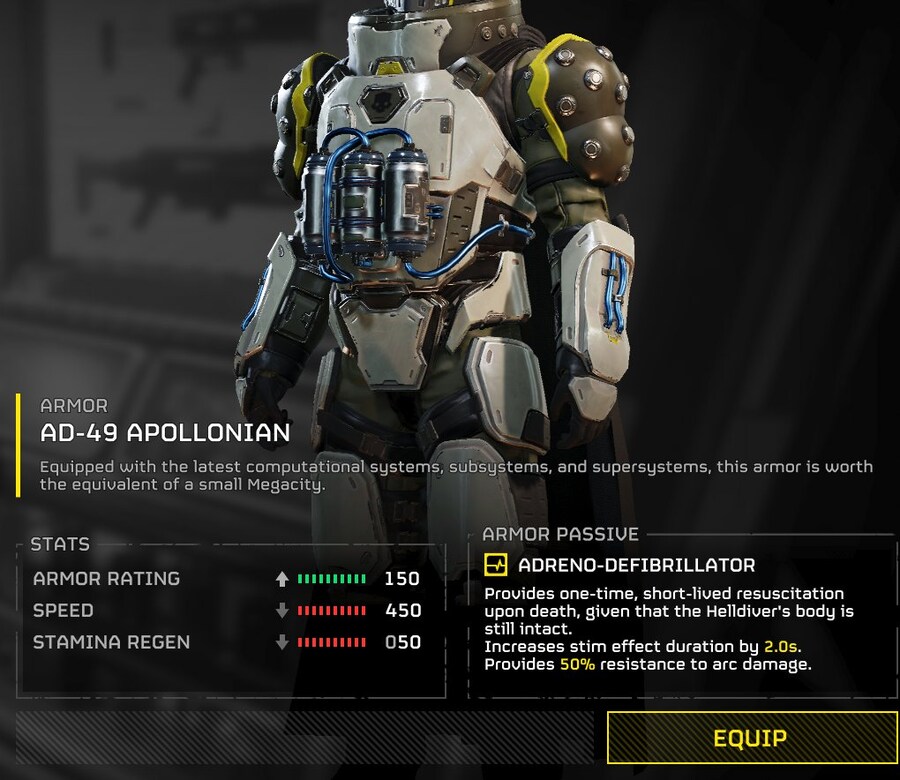Equip the AD-49 Apollonian armor
Image resolution: width=900 pixels, height=780 pixels.
click(751, 738)
